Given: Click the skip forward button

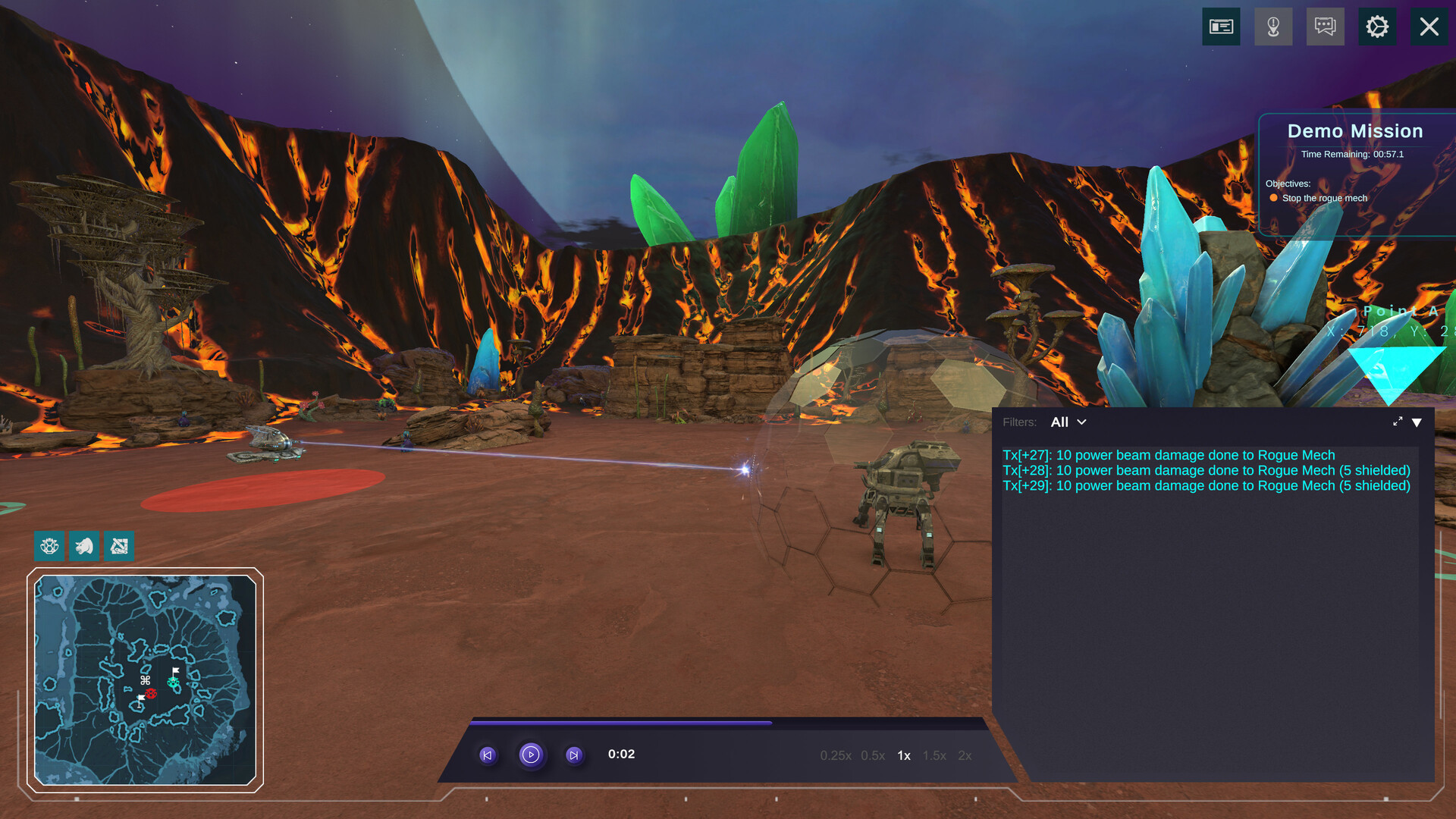Looking at the screenshot, I should [574, 755].
